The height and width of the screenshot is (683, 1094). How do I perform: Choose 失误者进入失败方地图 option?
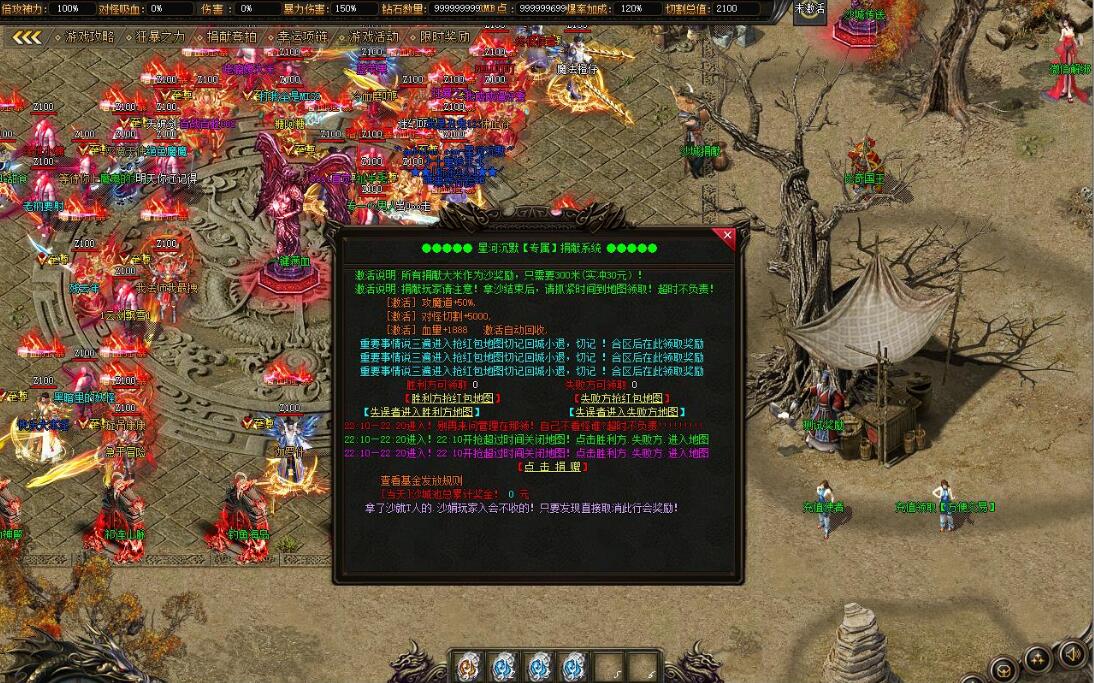coord(627,411)
